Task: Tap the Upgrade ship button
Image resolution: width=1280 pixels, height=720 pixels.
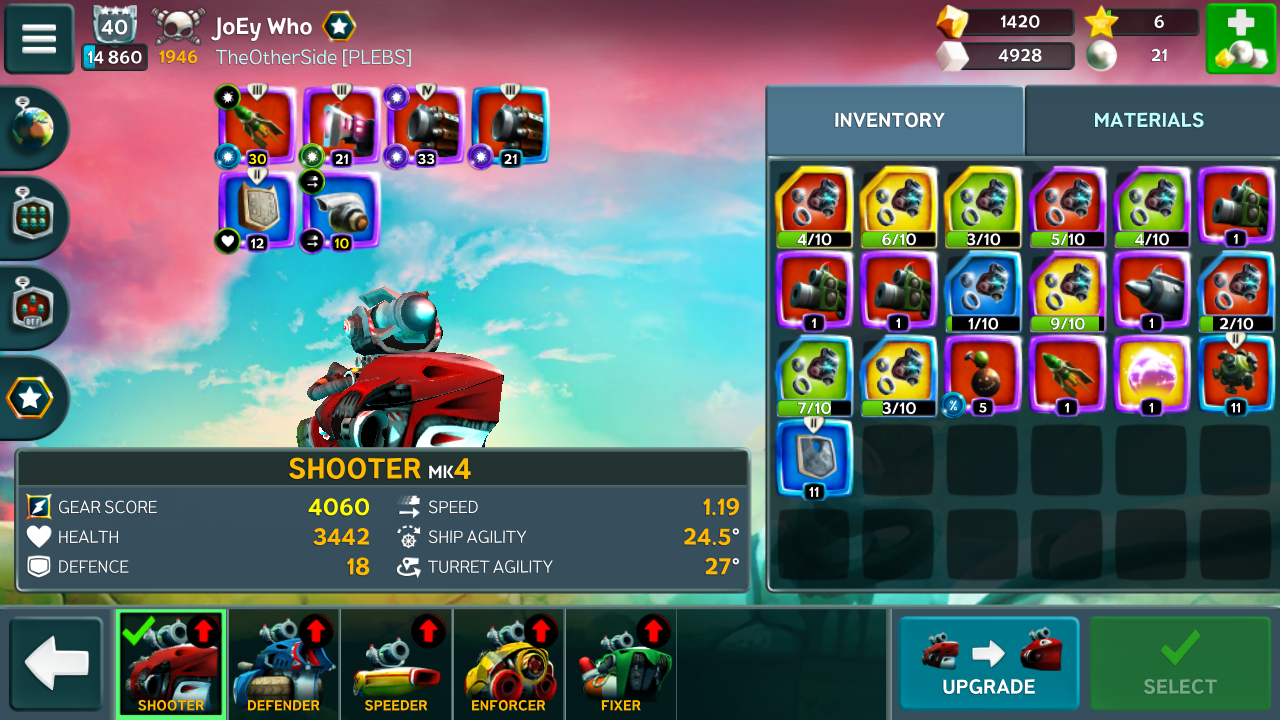Action: coord(988,663)
